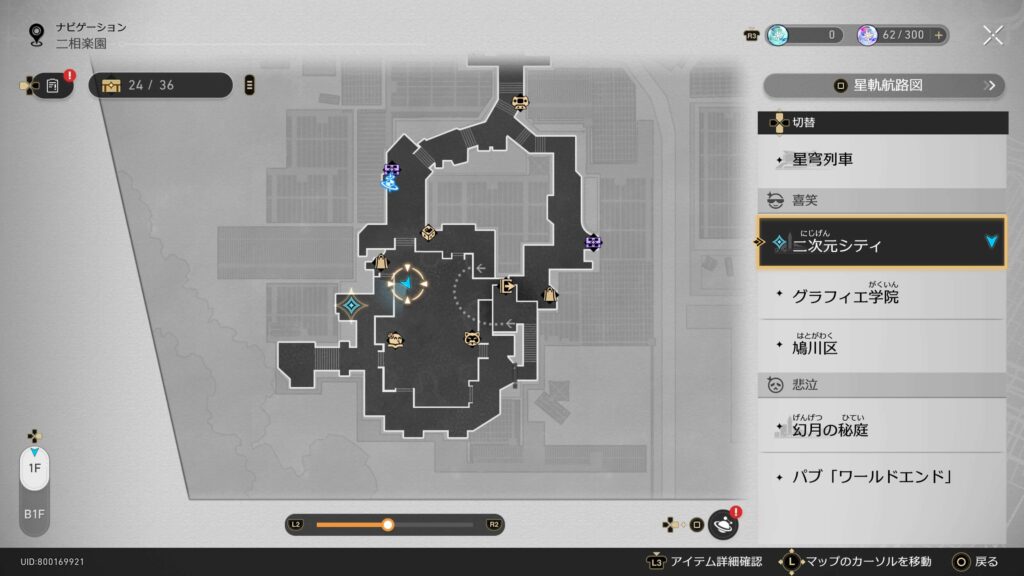Click the map zoom slider handle
The image size is (1024, 576).
pos(388,524)
